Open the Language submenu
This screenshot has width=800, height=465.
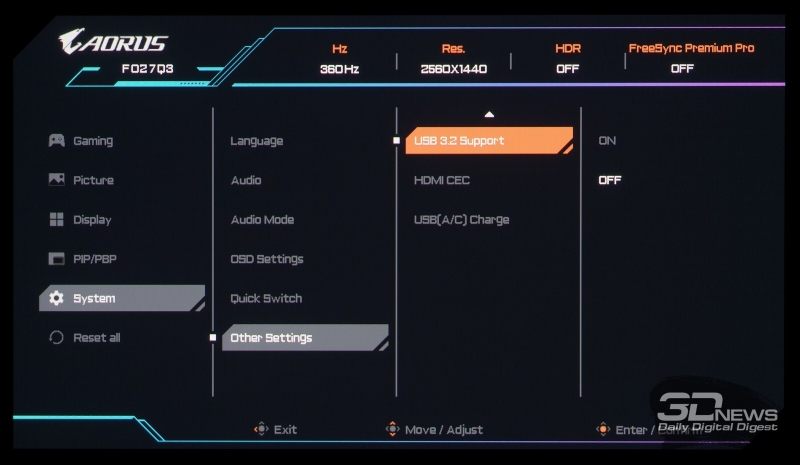pos(257,141)
